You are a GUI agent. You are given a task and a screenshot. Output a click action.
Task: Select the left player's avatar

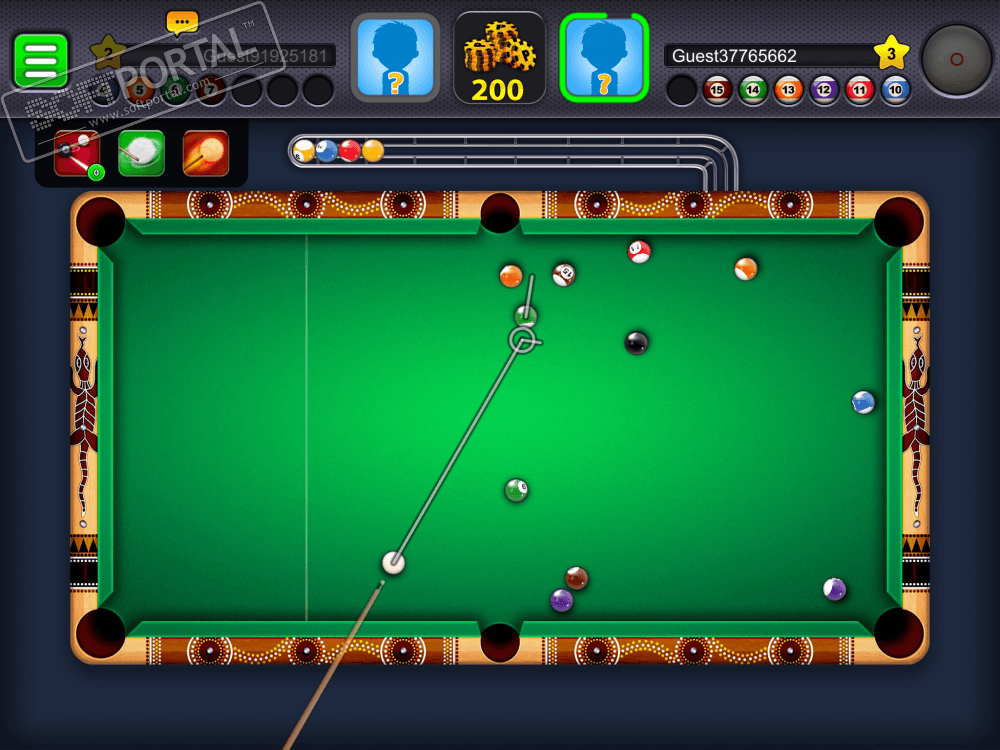pos(395,58)
